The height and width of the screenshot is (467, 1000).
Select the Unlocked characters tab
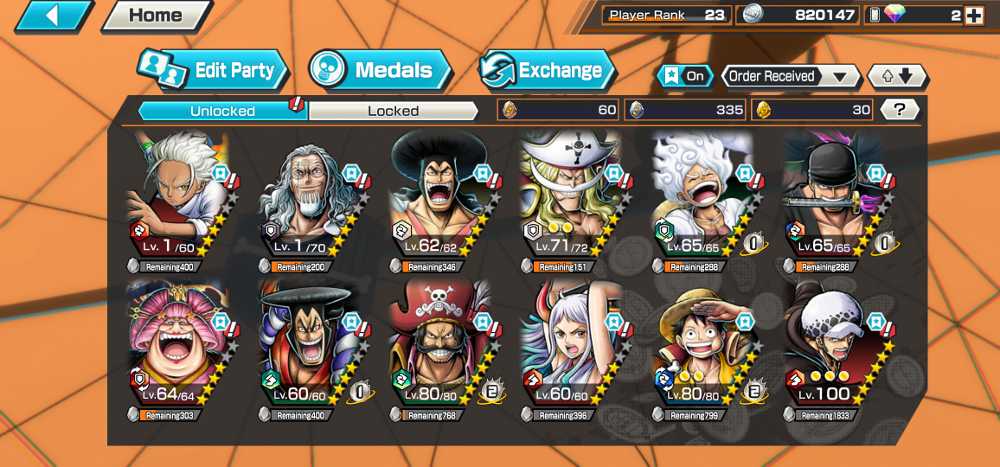coord(222,111)
